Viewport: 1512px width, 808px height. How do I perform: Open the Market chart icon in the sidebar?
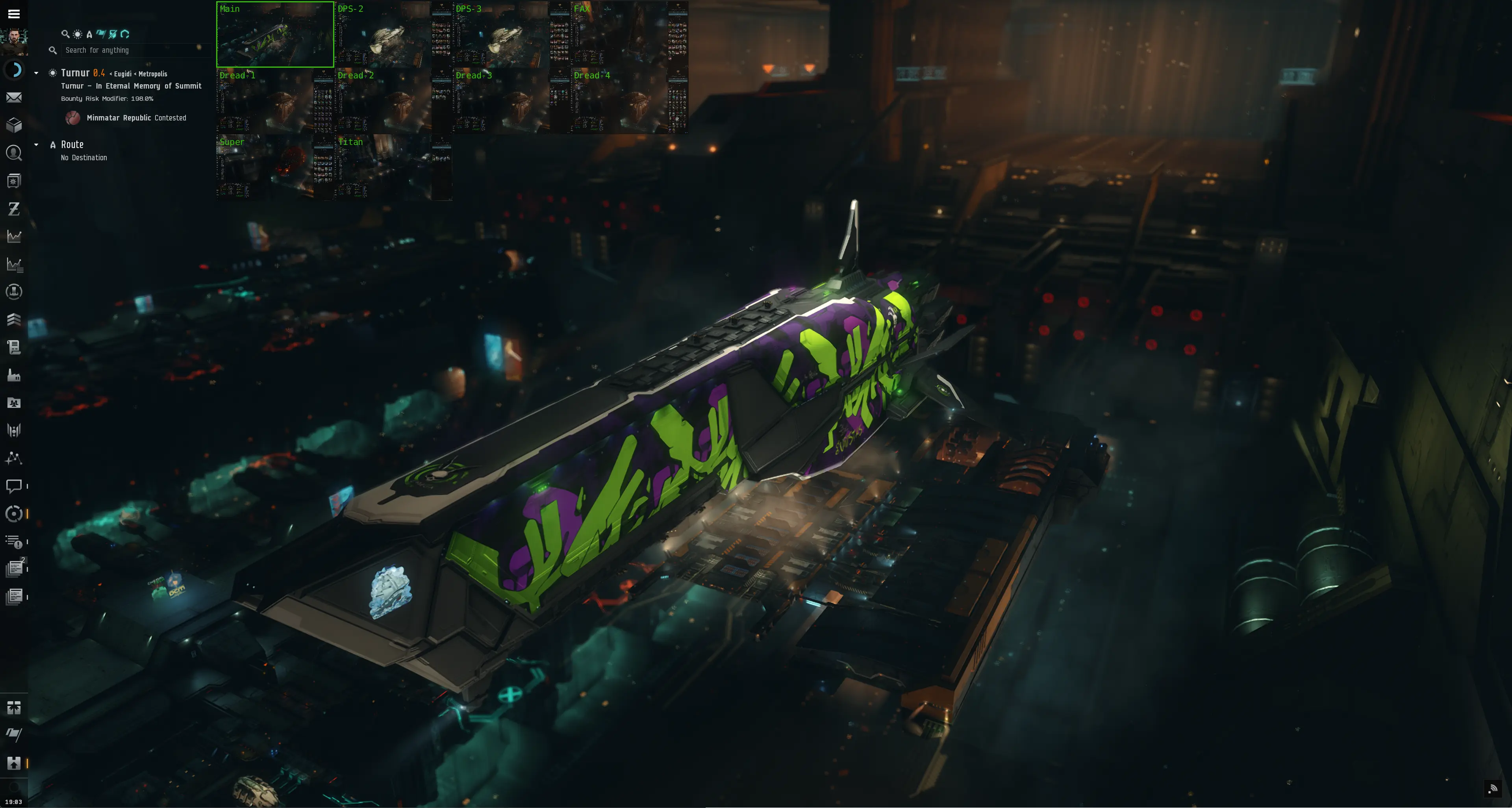[15, 237]
